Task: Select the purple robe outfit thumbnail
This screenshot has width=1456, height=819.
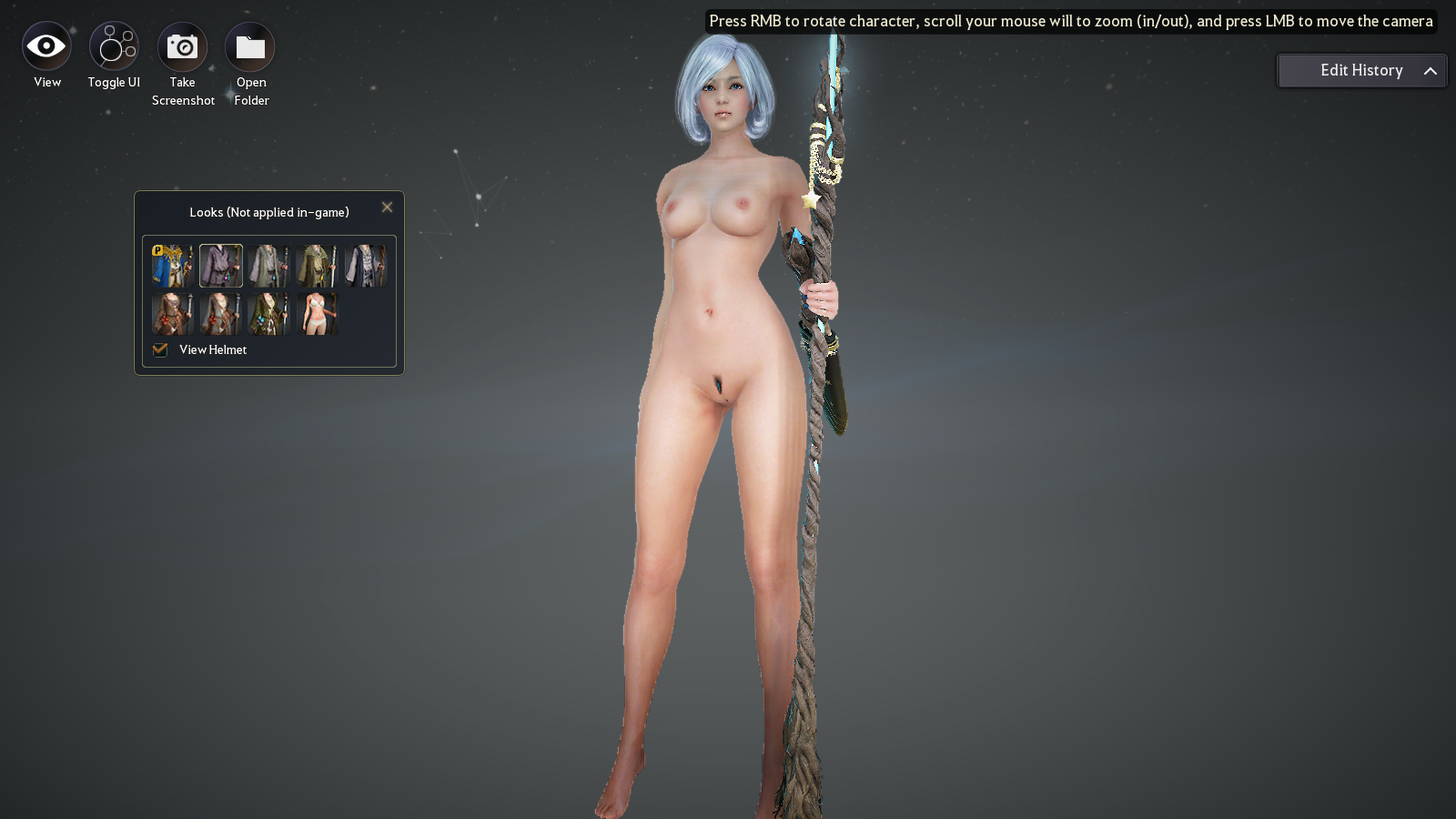Action: (220, 265)
